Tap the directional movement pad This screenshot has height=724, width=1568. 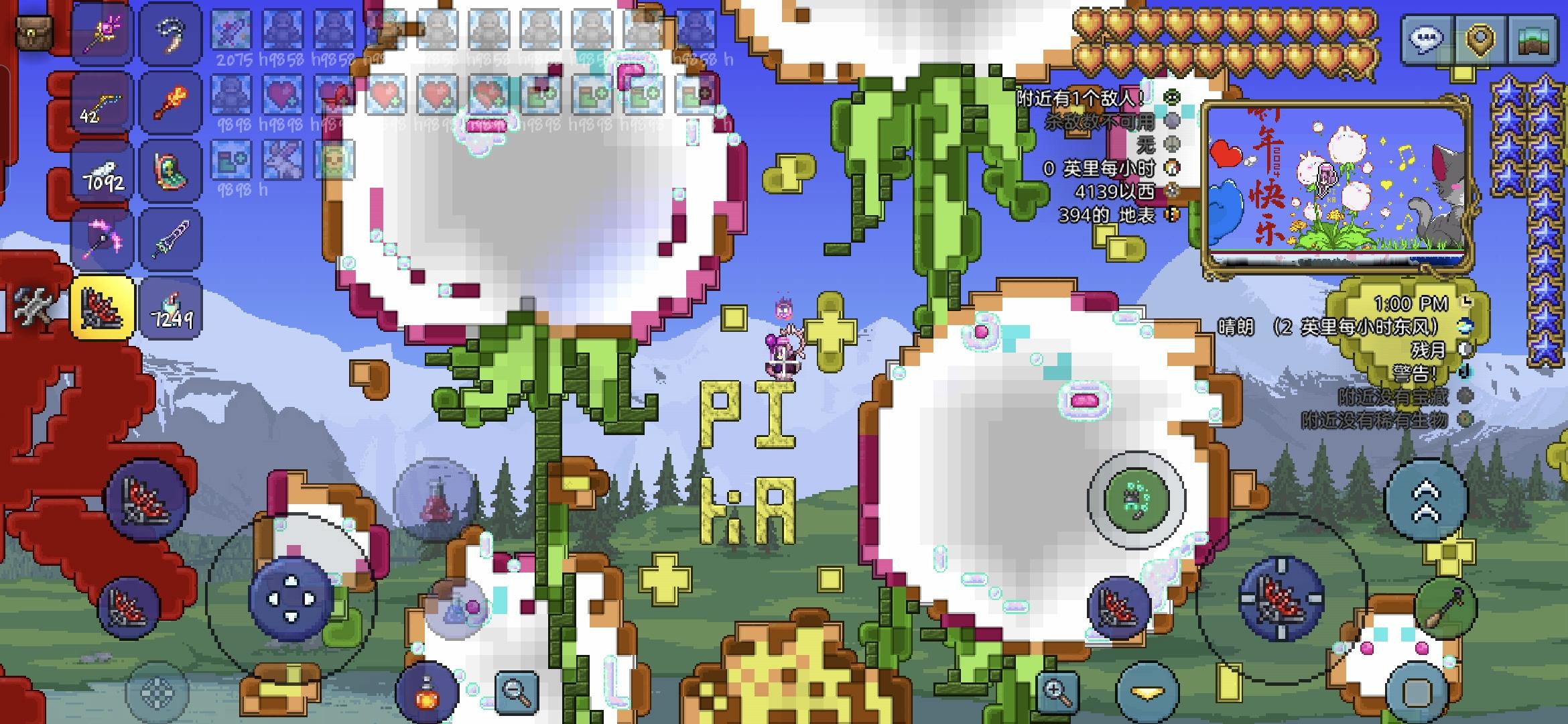click(291, 601)
